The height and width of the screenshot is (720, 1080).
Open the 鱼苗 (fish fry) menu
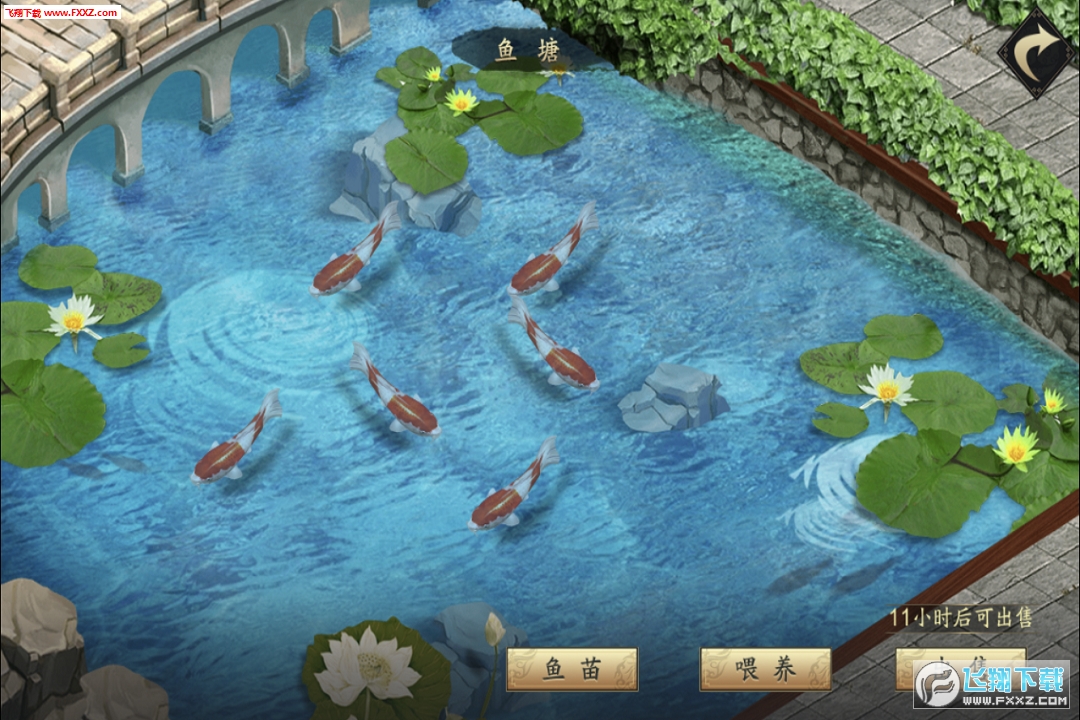coord(572,669)
